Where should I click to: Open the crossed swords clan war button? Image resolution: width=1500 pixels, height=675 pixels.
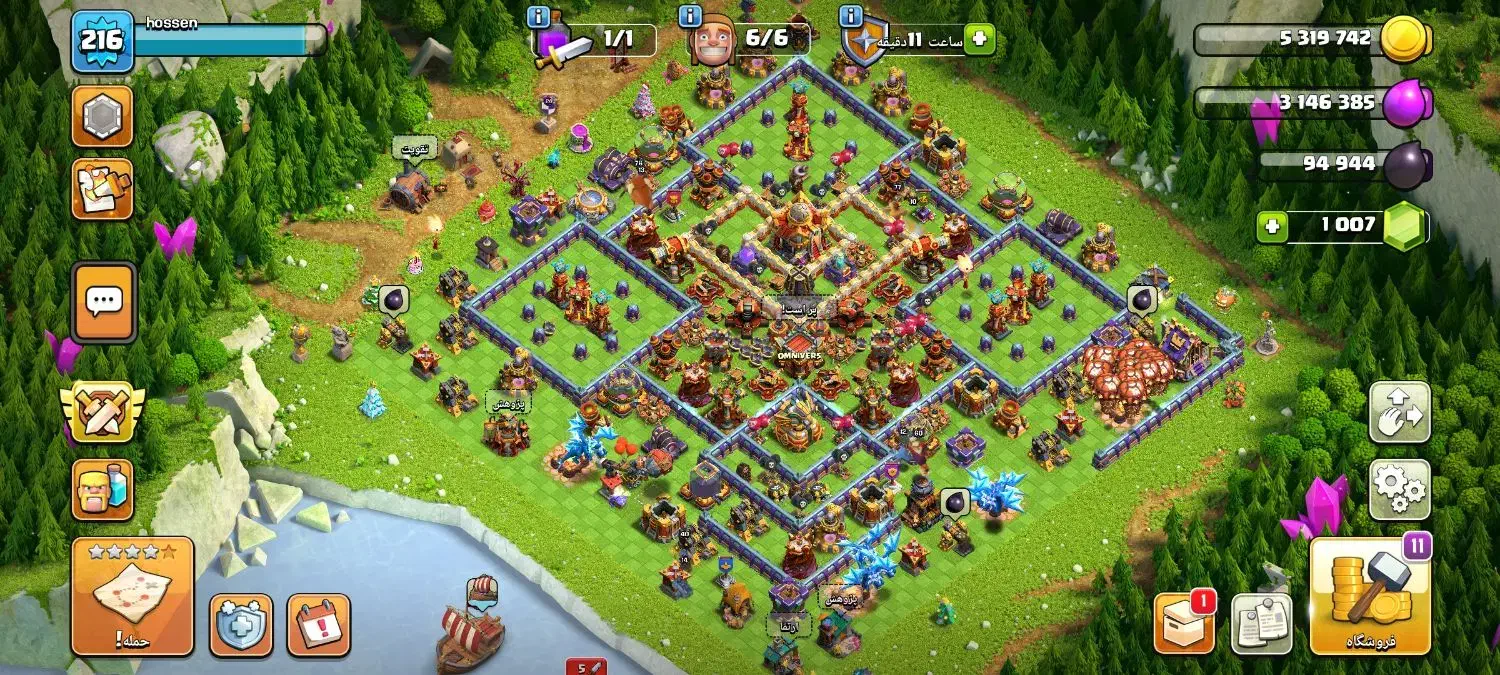point(102,412)
